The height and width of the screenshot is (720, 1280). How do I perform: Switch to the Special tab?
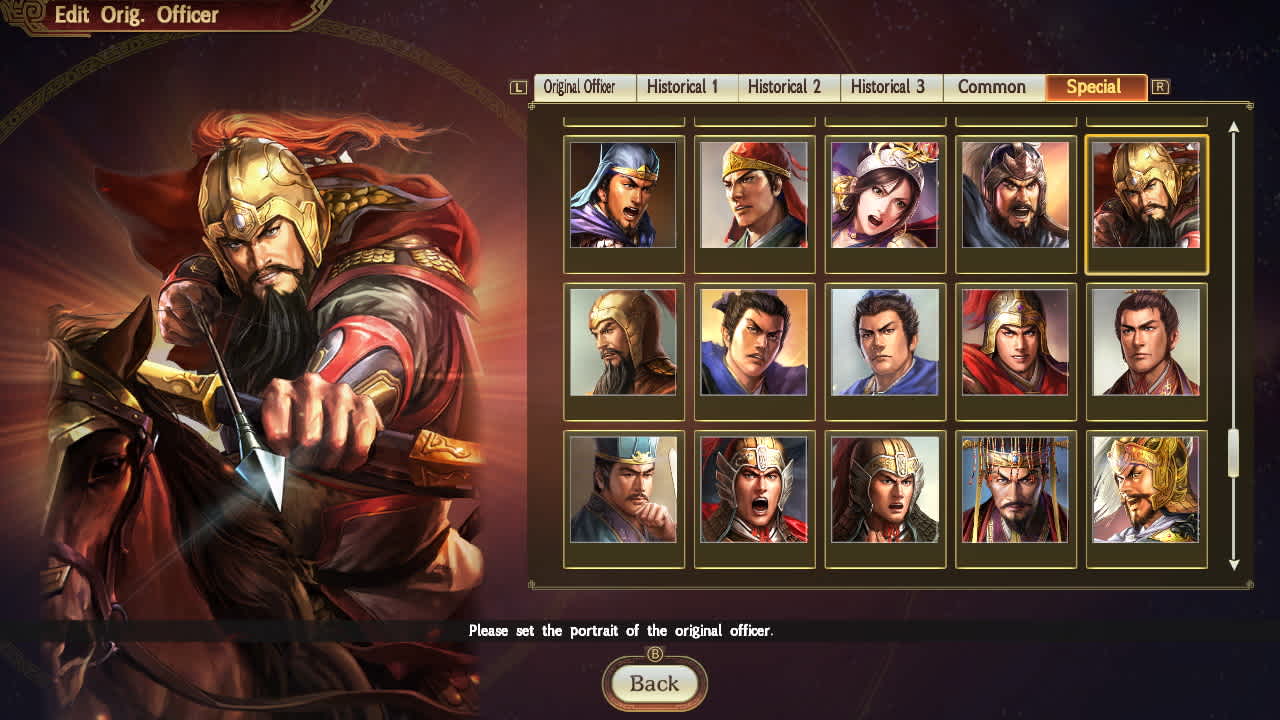[1096, 87]
